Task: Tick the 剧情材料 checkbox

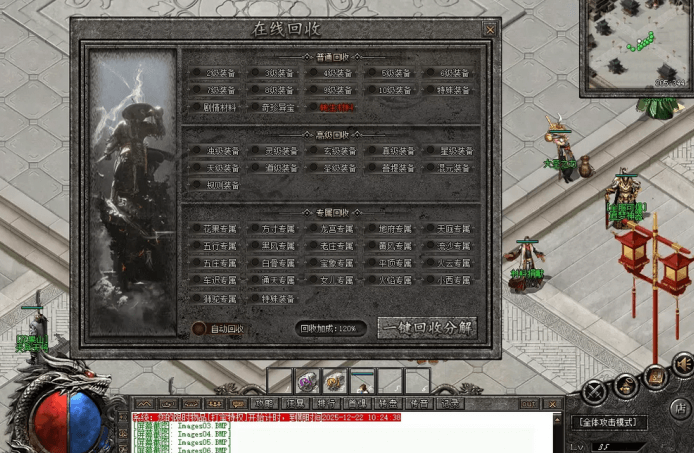Action: [198, 106]
